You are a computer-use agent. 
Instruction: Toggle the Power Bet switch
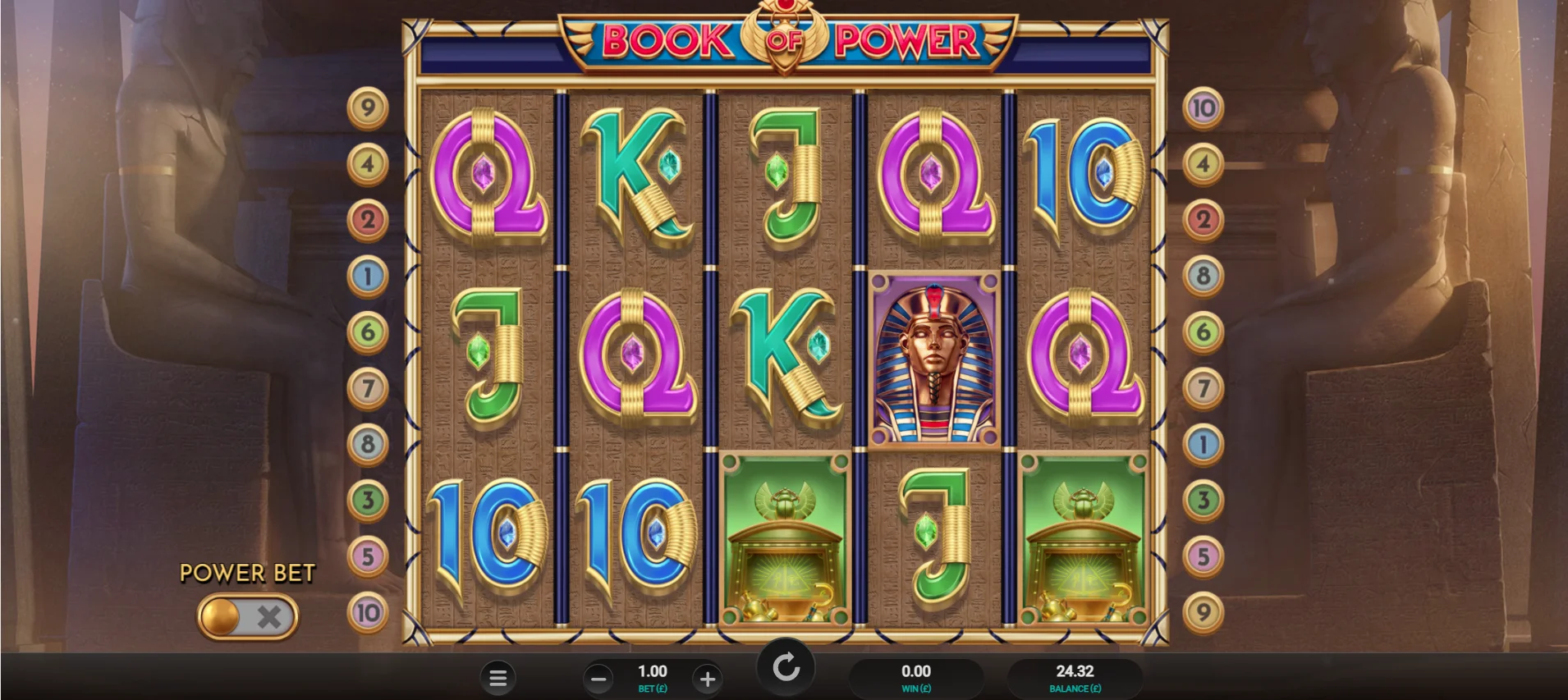(x=247, y=616)
